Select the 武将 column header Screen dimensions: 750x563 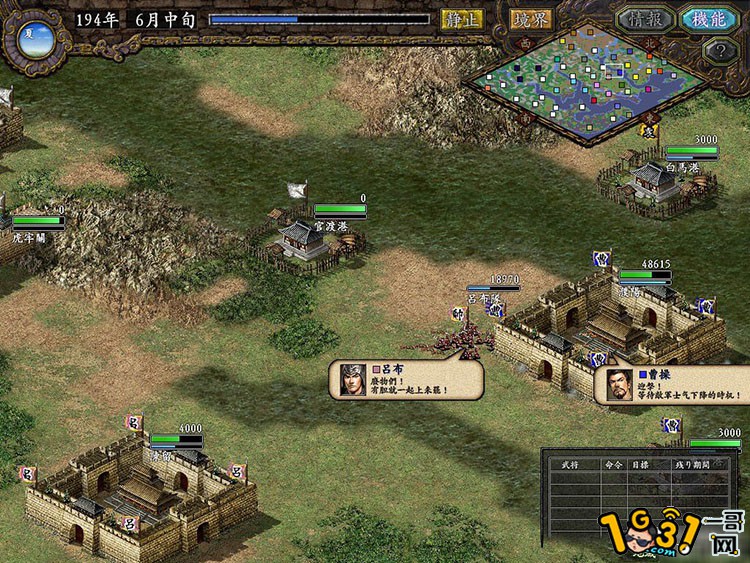point(571,466)
